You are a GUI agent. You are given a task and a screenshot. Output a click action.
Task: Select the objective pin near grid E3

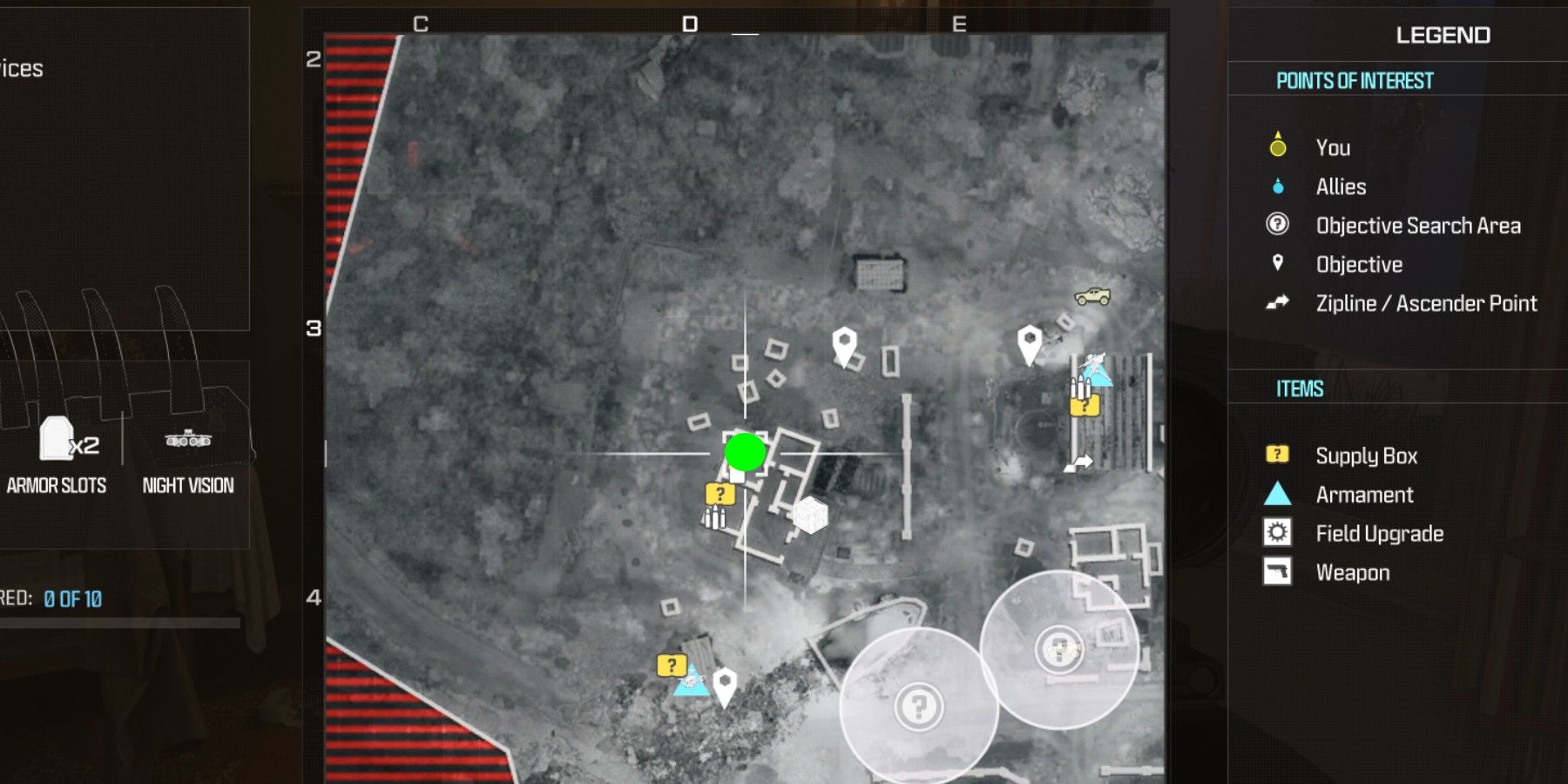coord(1031,340)
